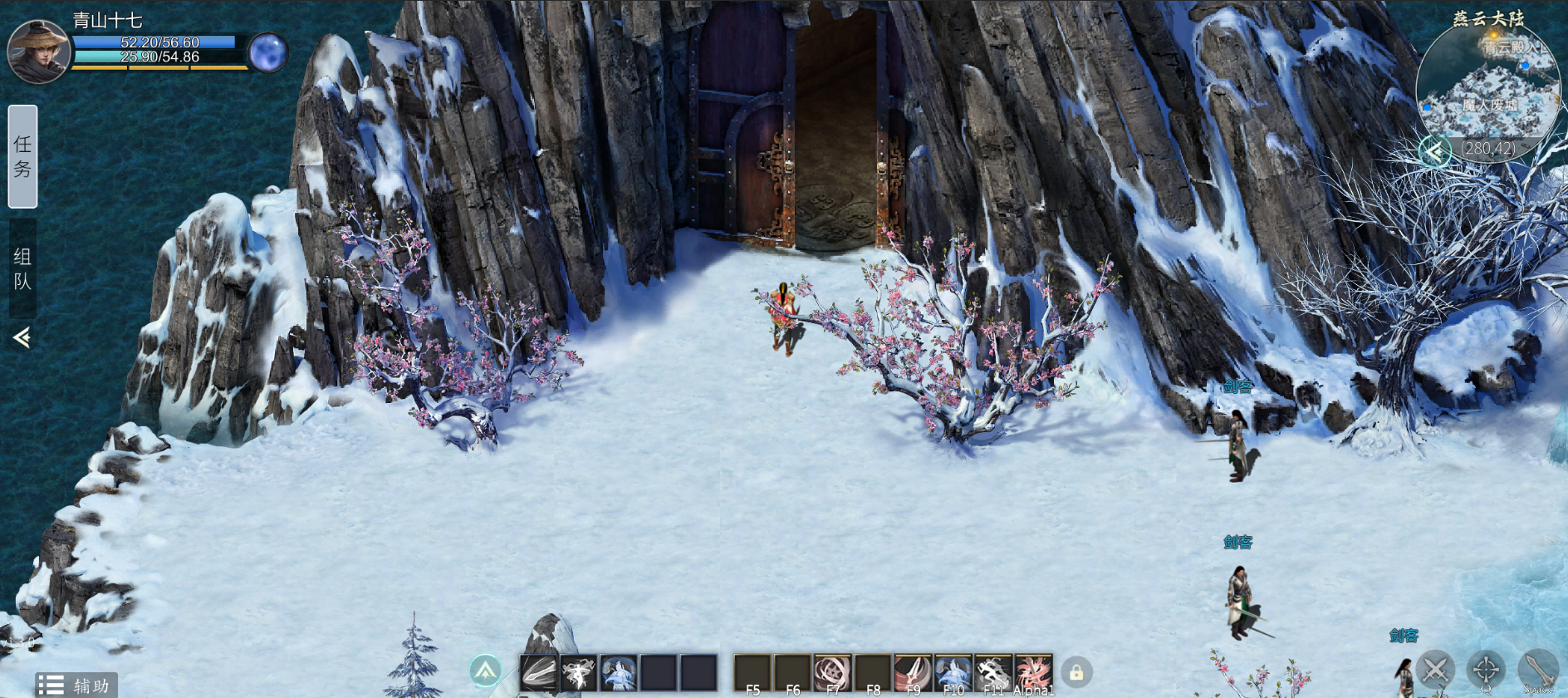
Task: Click the round upward-arrow button left of hotbar
Action: (486, 671)
